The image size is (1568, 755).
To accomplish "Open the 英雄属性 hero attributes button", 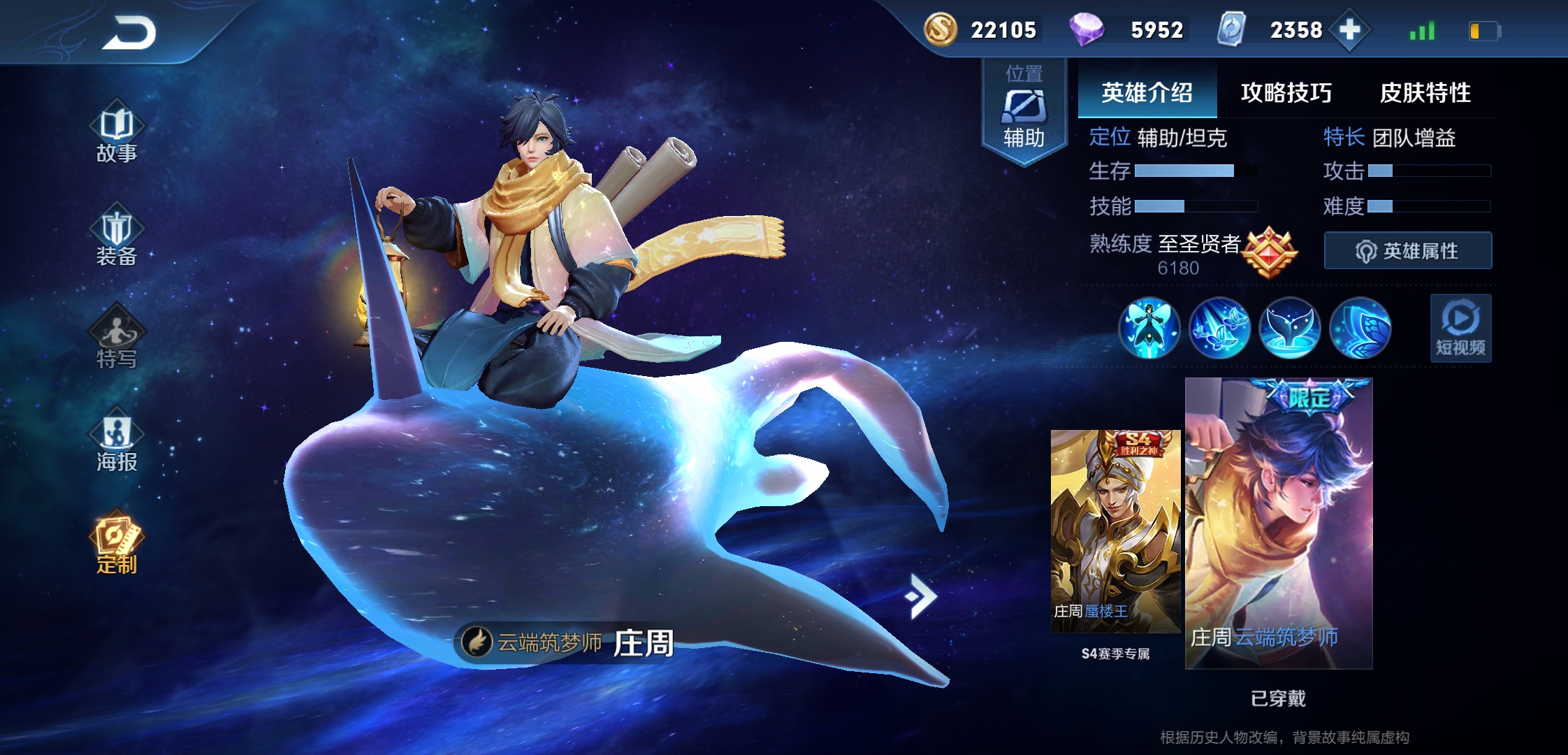I will pos(1408,250).
